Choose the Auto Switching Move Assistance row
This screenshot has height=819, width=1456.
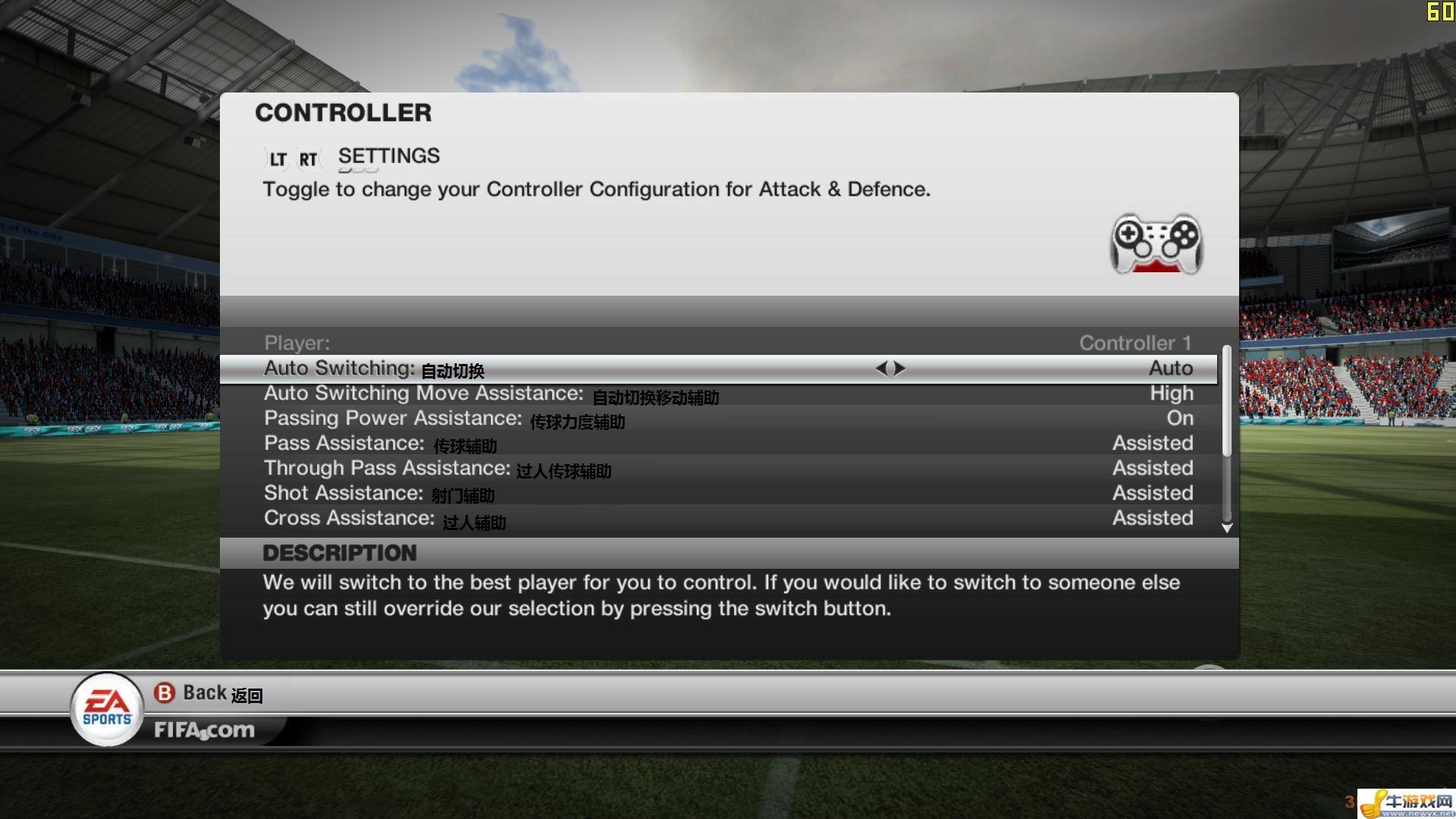(717, 394)
